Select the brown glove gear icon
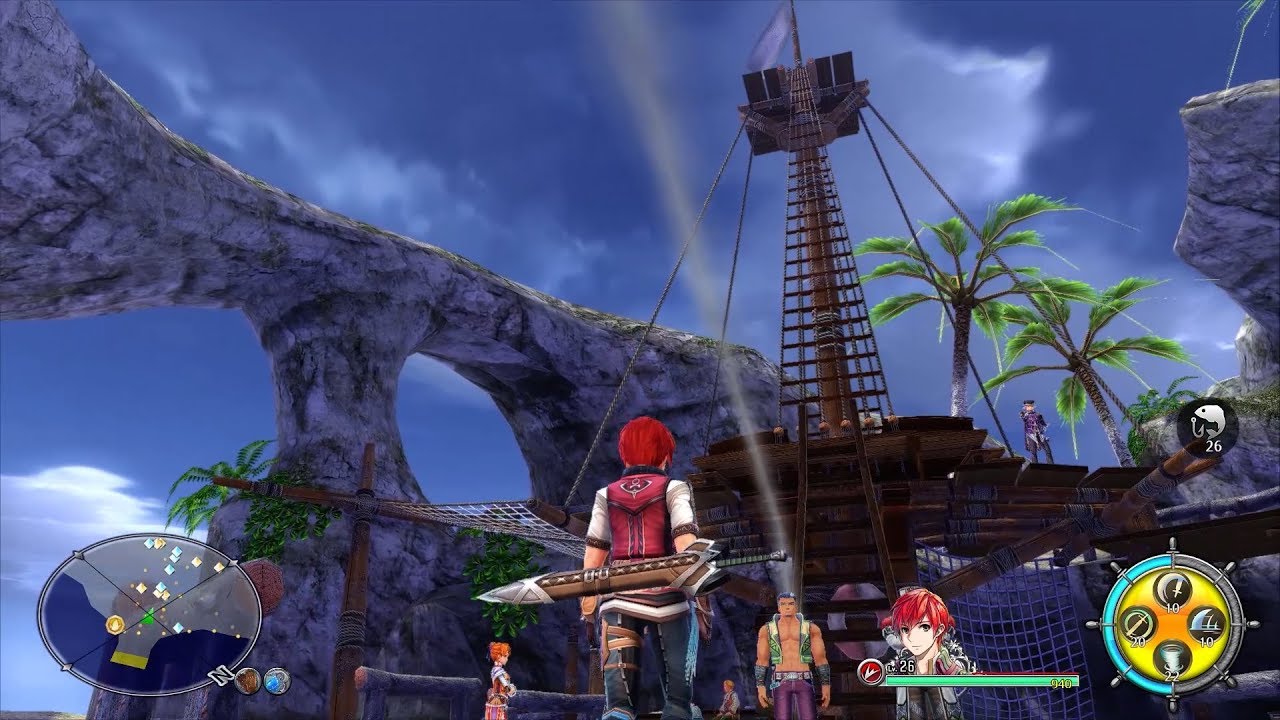This screenshot has height=720, width=1280. click(248, 681)
